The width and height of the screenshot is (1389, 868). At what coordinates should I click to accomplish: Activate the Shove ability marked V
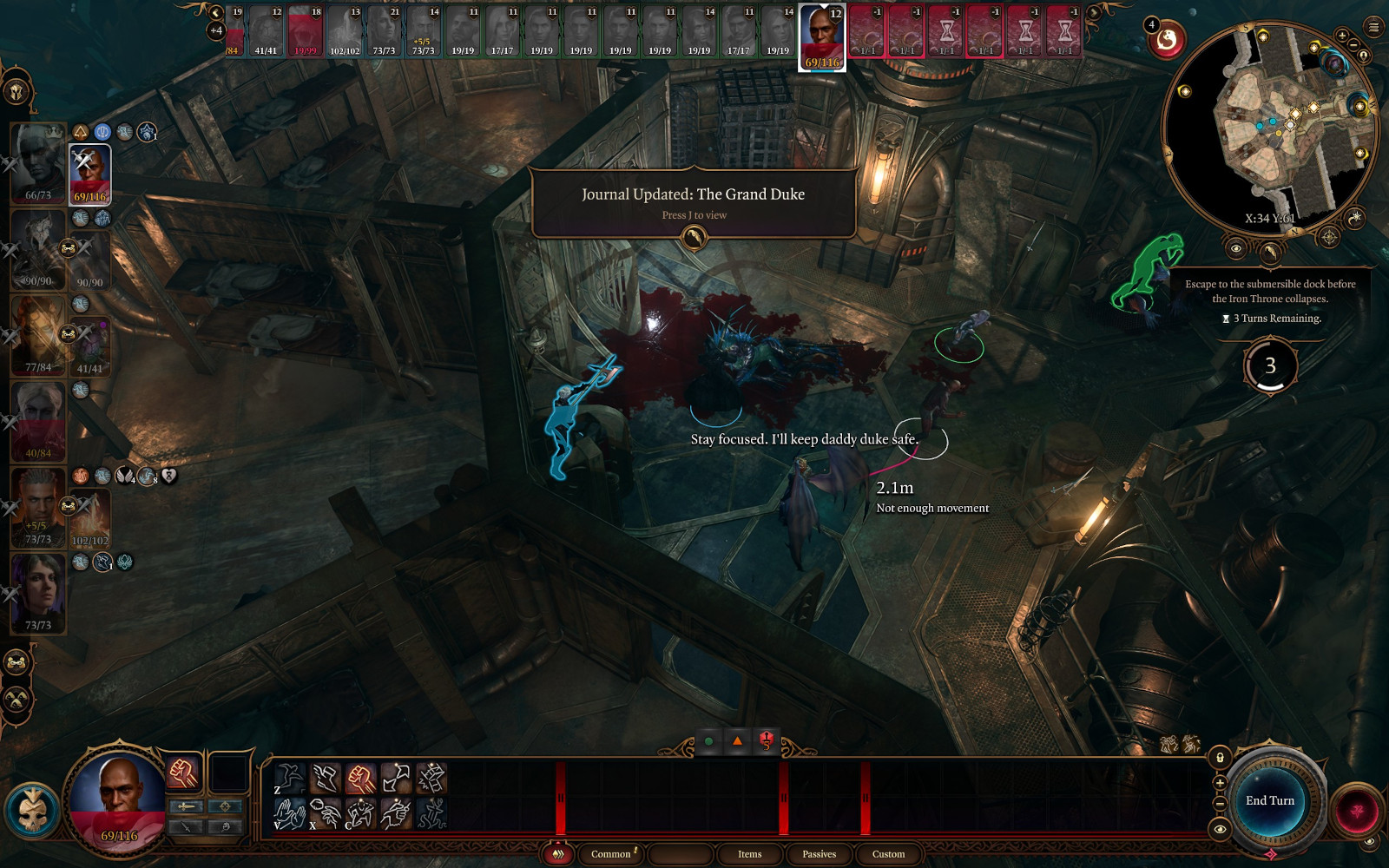(290, 813)
